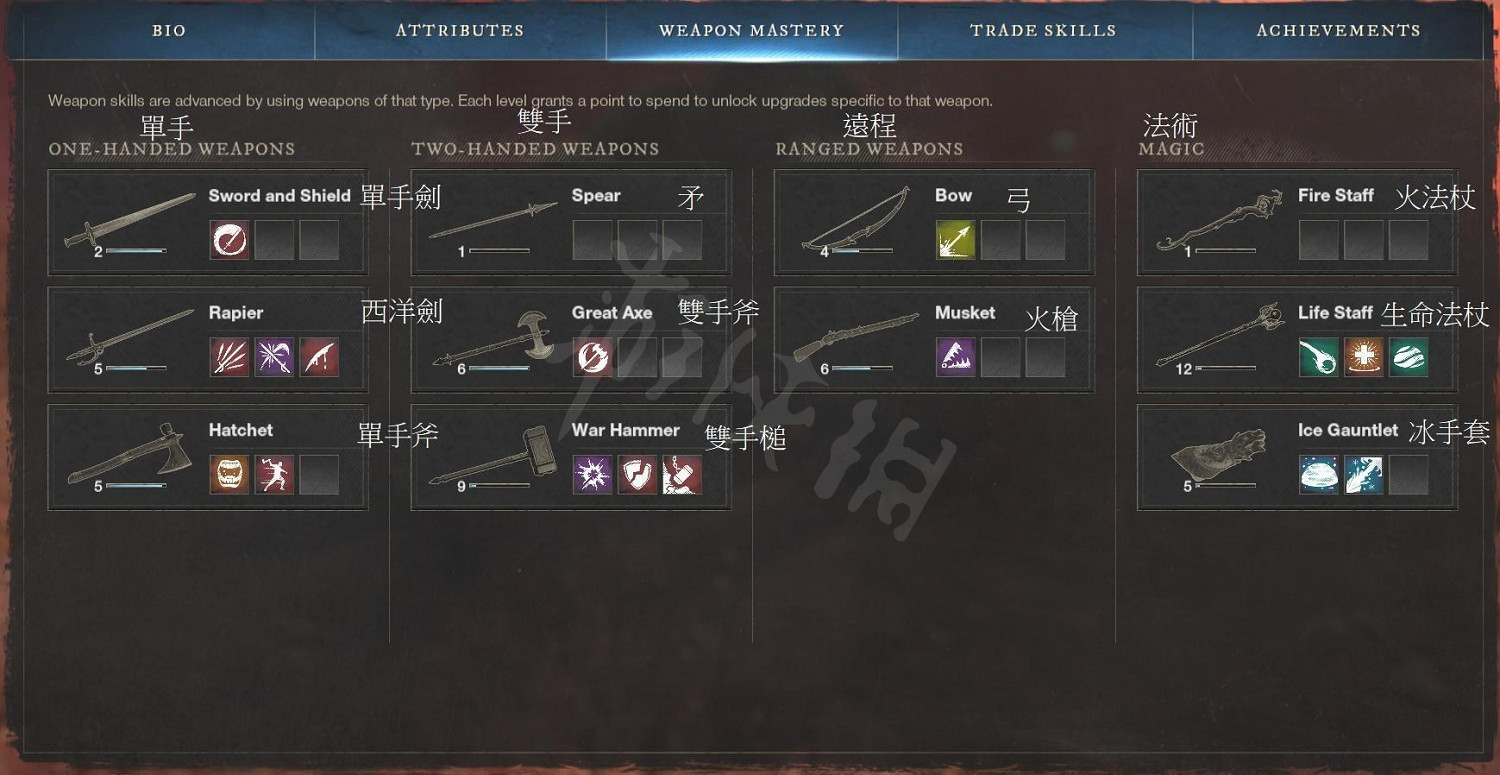Click the first Rapier skill icon
Image resolution: width=1500 pixels, height=775 pixels.
(231, 357)
